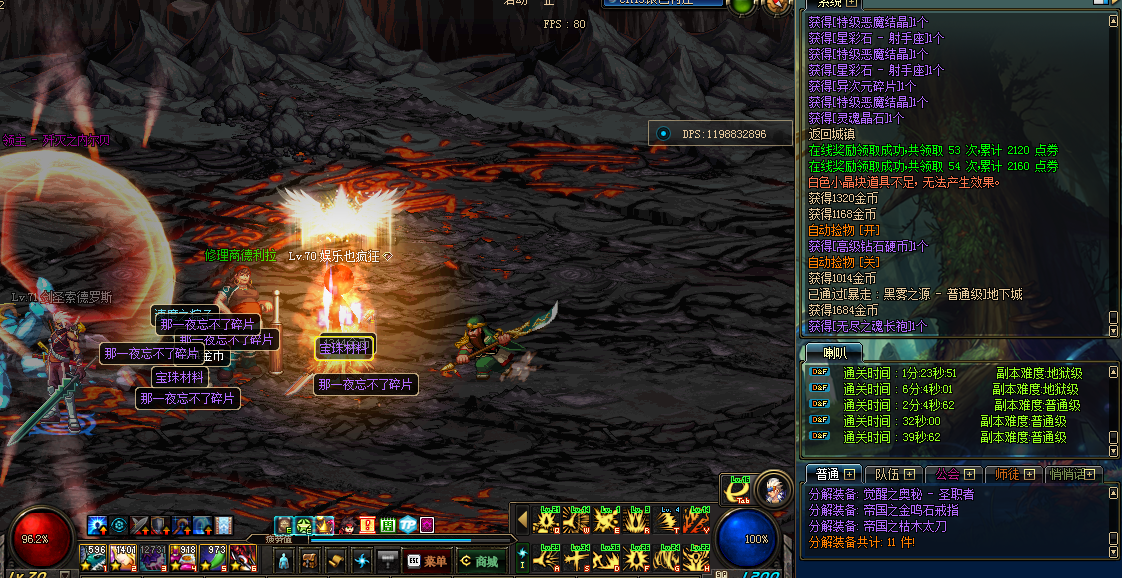Click the blue TP icon
The width and height of the screenshot is (1122, 578).
coord(408,524)
